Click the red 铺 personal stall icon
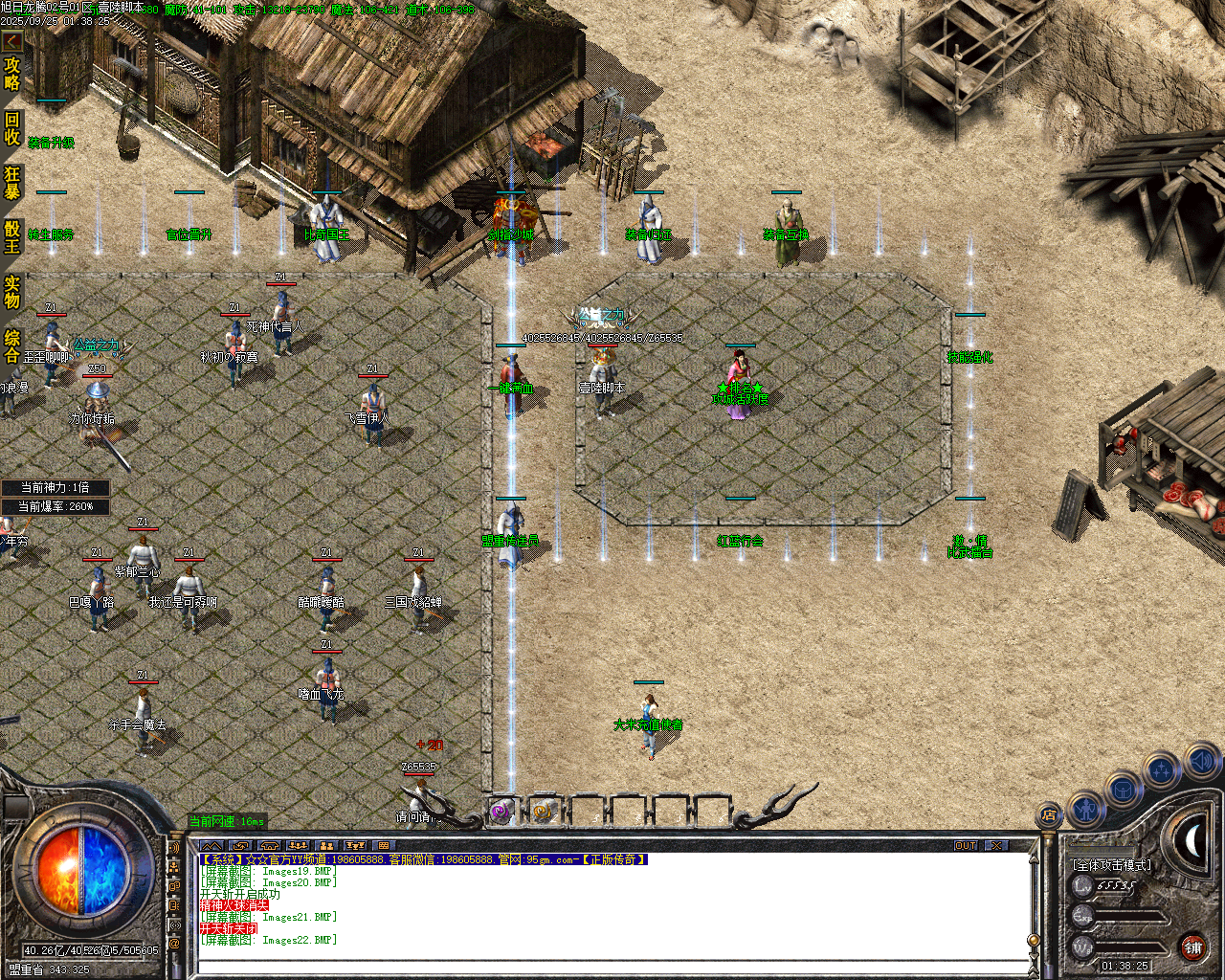The image size is (1225, 980). coord(1192,947)
